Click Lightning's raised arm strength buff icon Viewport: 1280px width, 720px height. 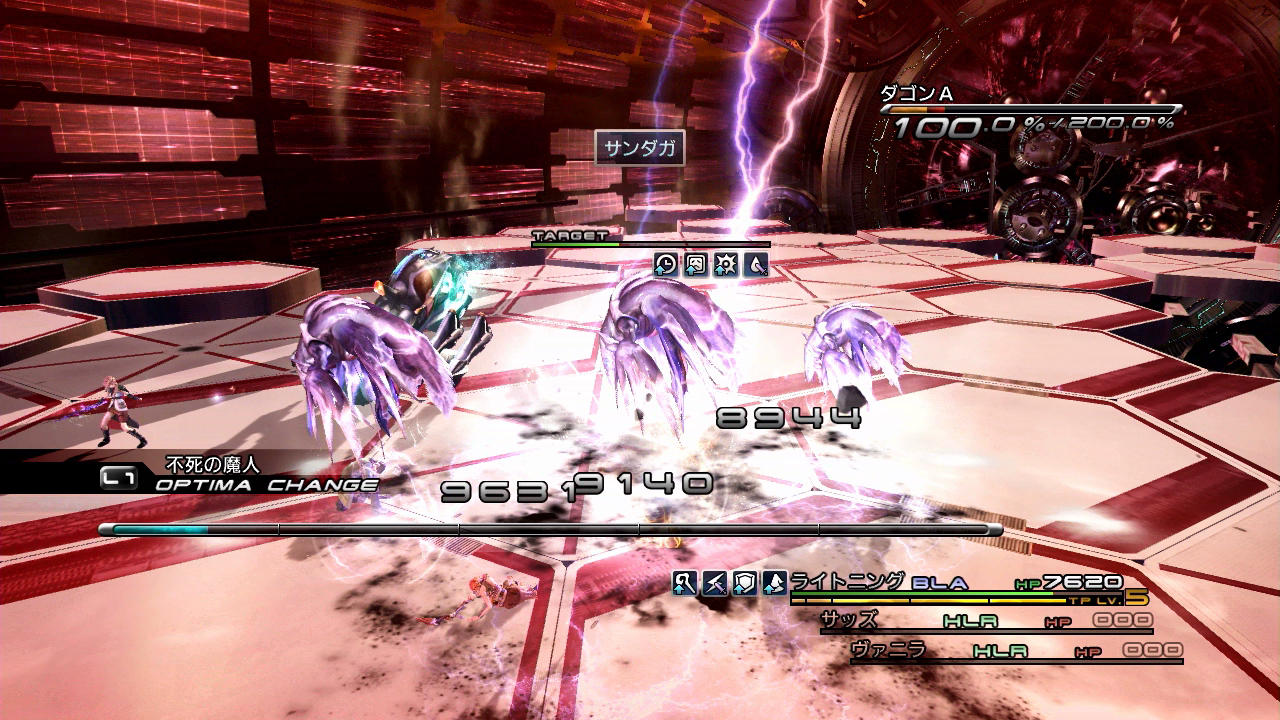click(685, 583)
